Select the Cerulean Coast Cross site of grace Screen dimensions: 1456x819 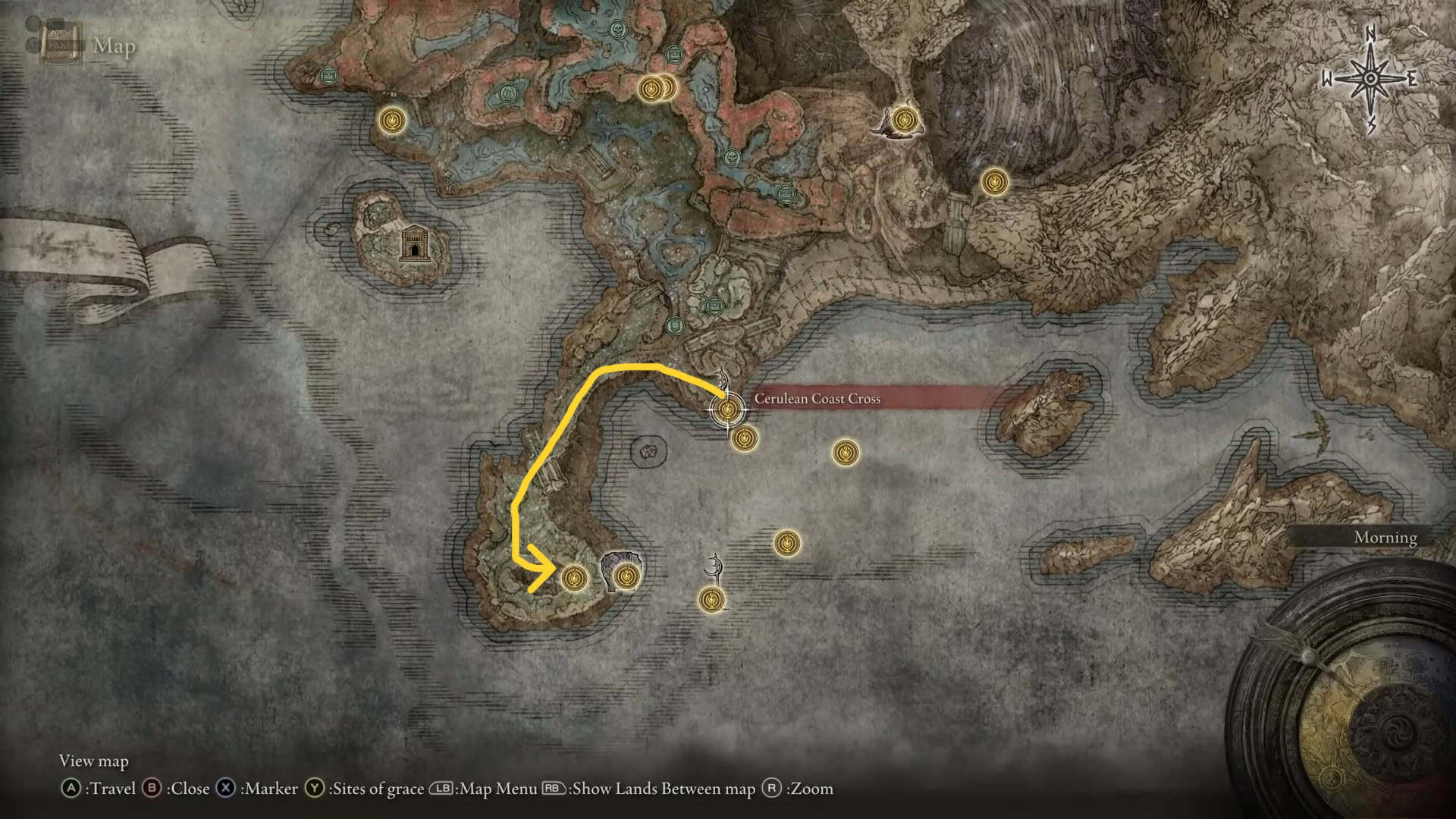pyautogui.click(x=727, y=410)
